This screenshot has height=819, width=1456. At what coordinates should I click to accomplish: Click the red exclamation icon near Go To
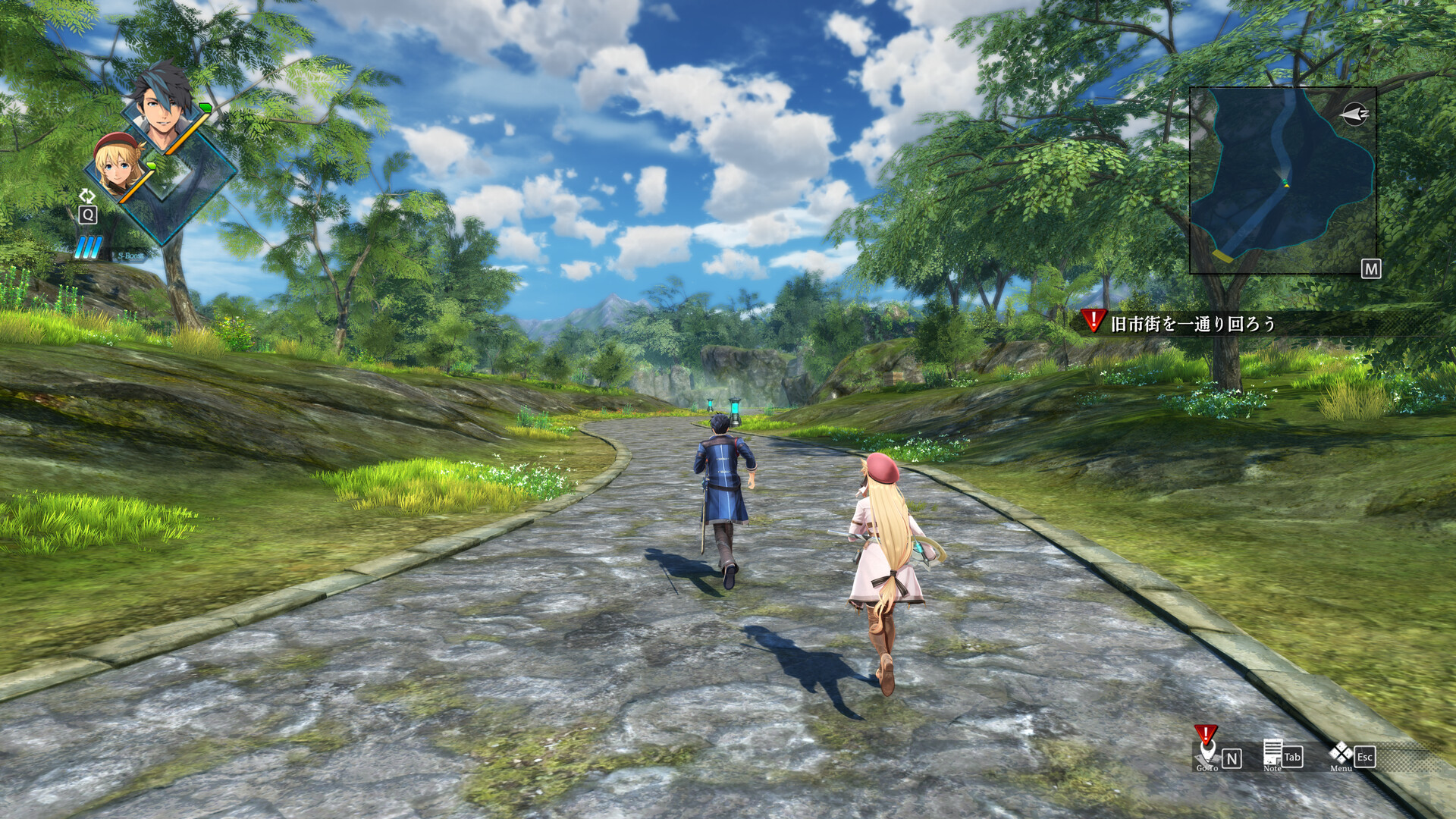(x=1206, y=733)
